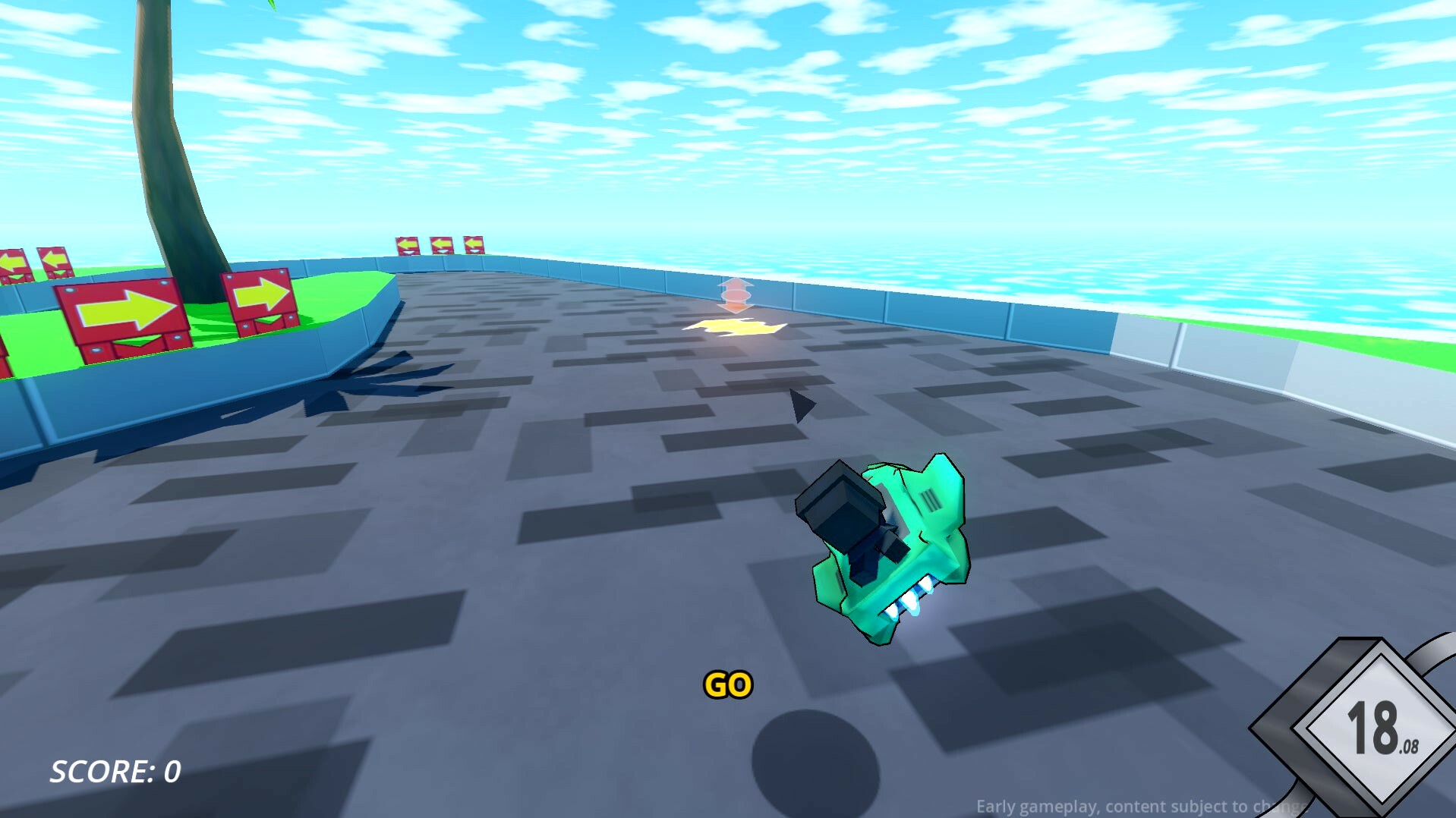Click the GO countdown text
The width and height of the screenshot is (1456, 818).
[726, 684]
